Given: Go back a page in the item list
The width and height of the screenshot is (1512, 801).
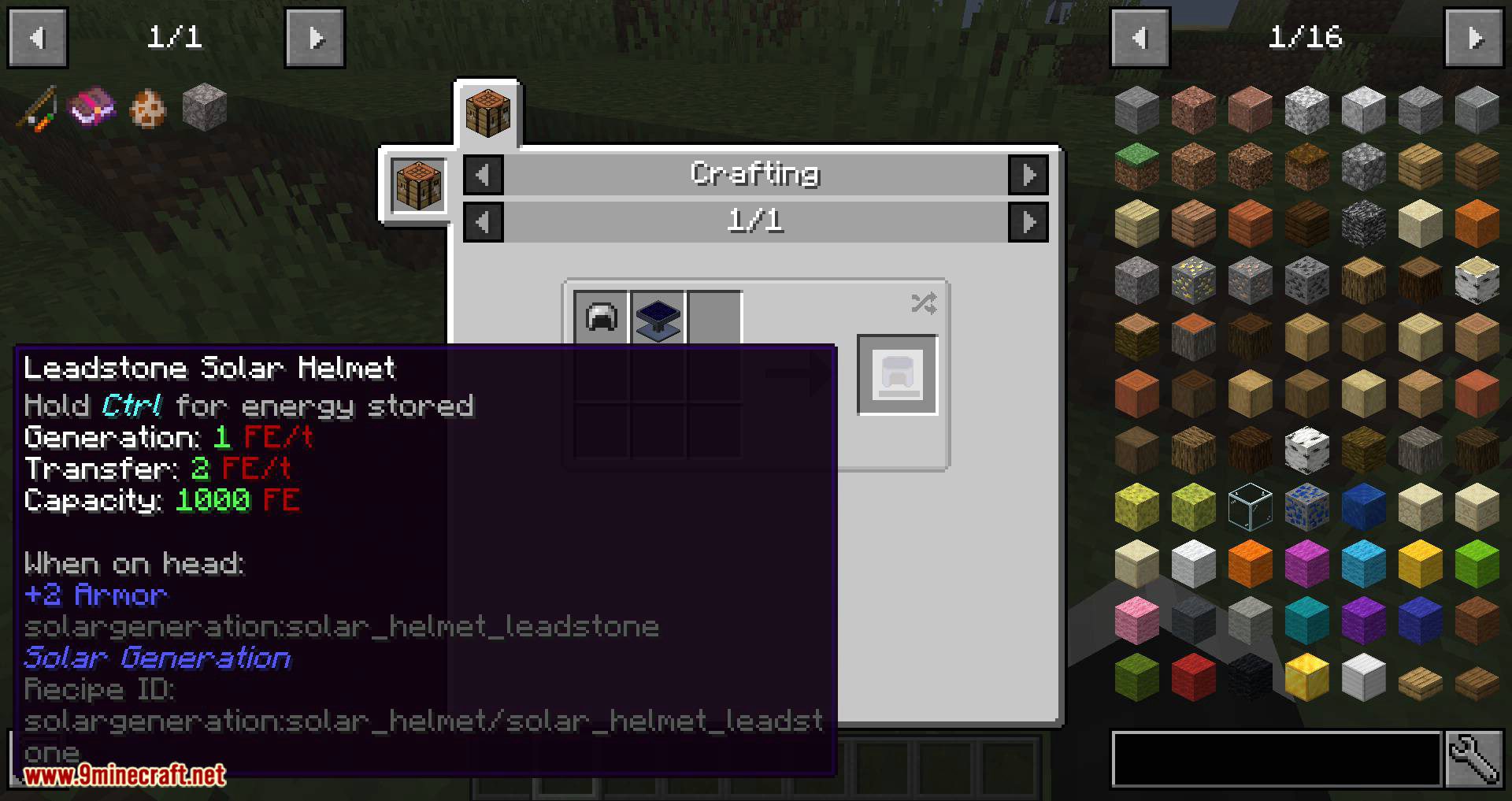Looking at the screenshot, I should [x=1140, y=37].
